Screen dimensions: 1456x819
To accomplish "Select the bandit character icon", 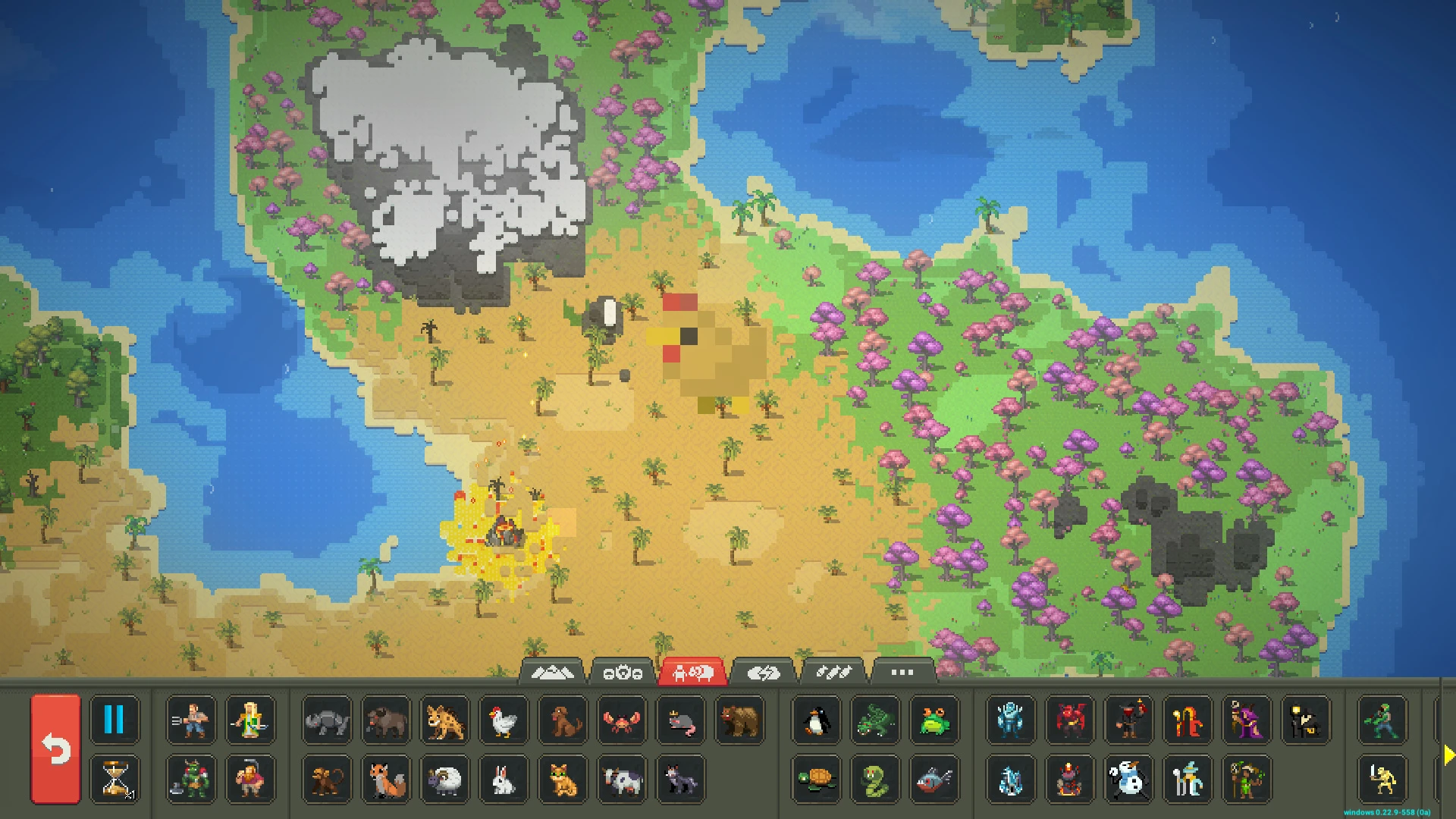I will coord(1130,721).
